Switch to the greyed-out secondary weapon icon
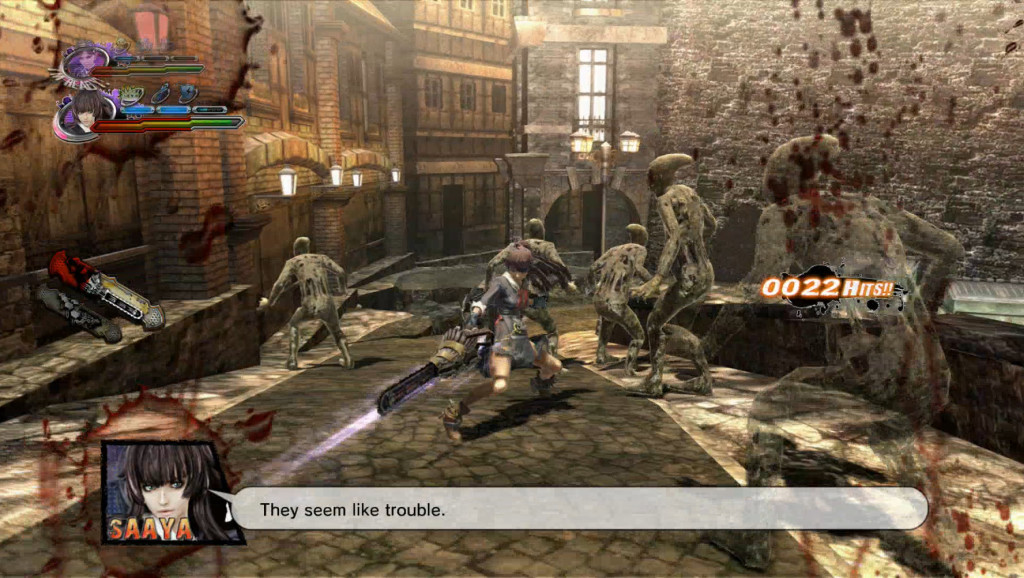Image resolution: width=1024 pixels, height=578 pixels. pos(78,313)
